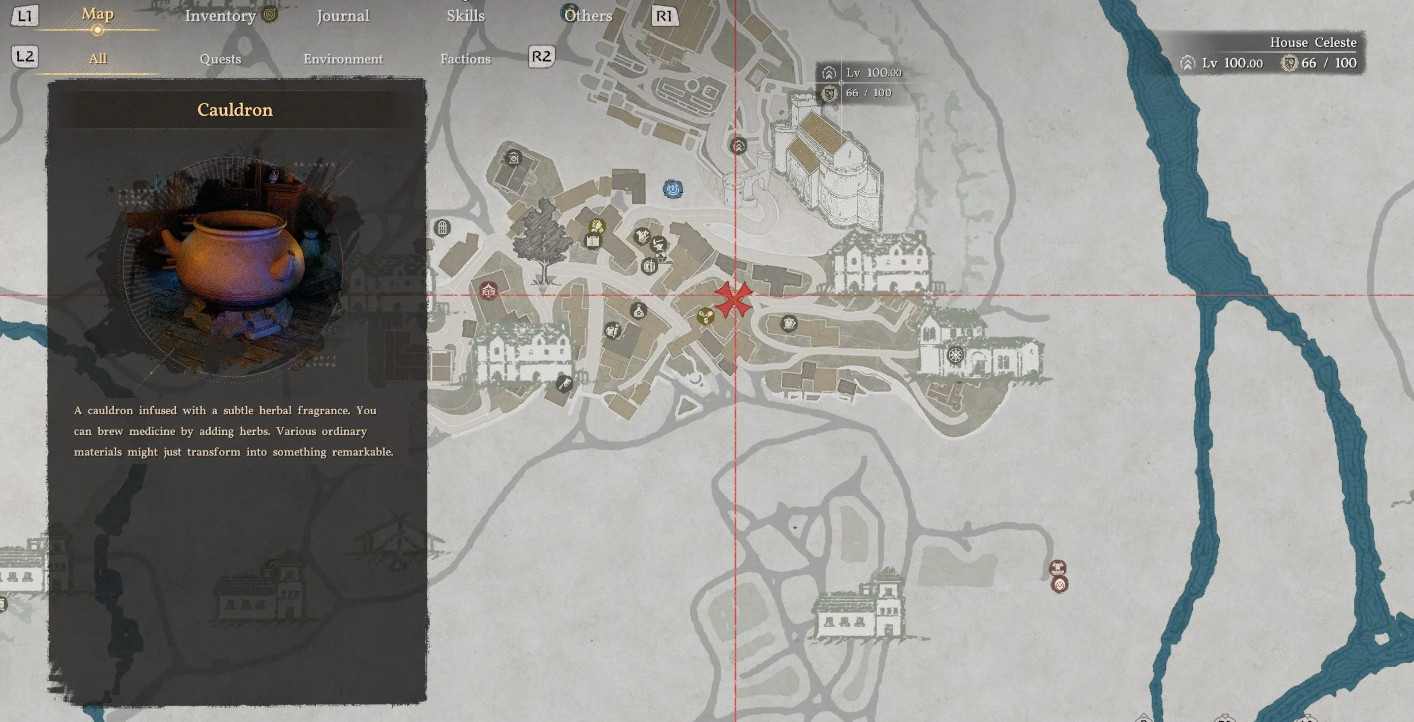Show All map markers filter
The width and height of the screenshot is (1414, 722).
97,58
